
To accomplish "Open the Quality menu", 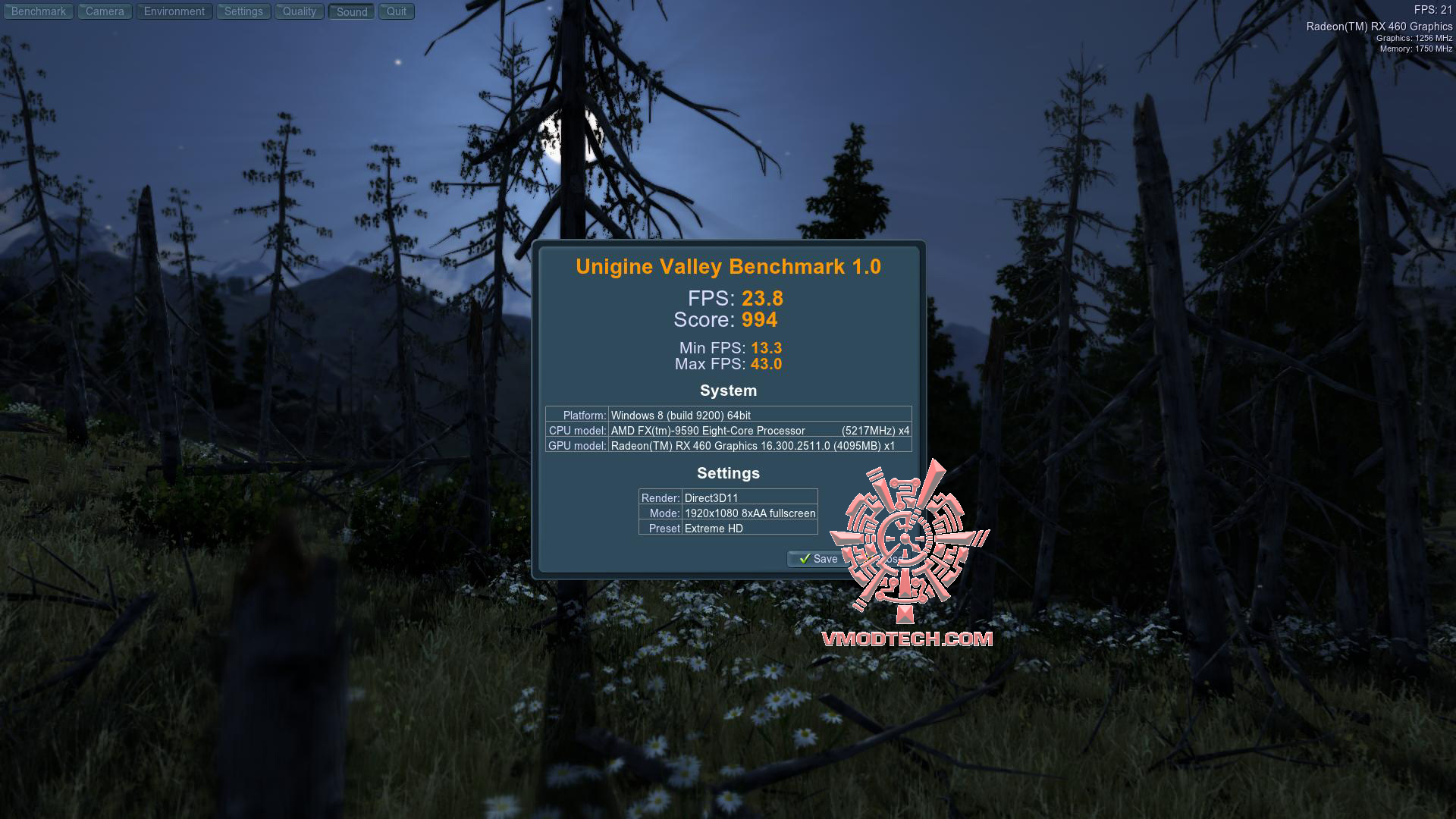I will coord(299,11).
